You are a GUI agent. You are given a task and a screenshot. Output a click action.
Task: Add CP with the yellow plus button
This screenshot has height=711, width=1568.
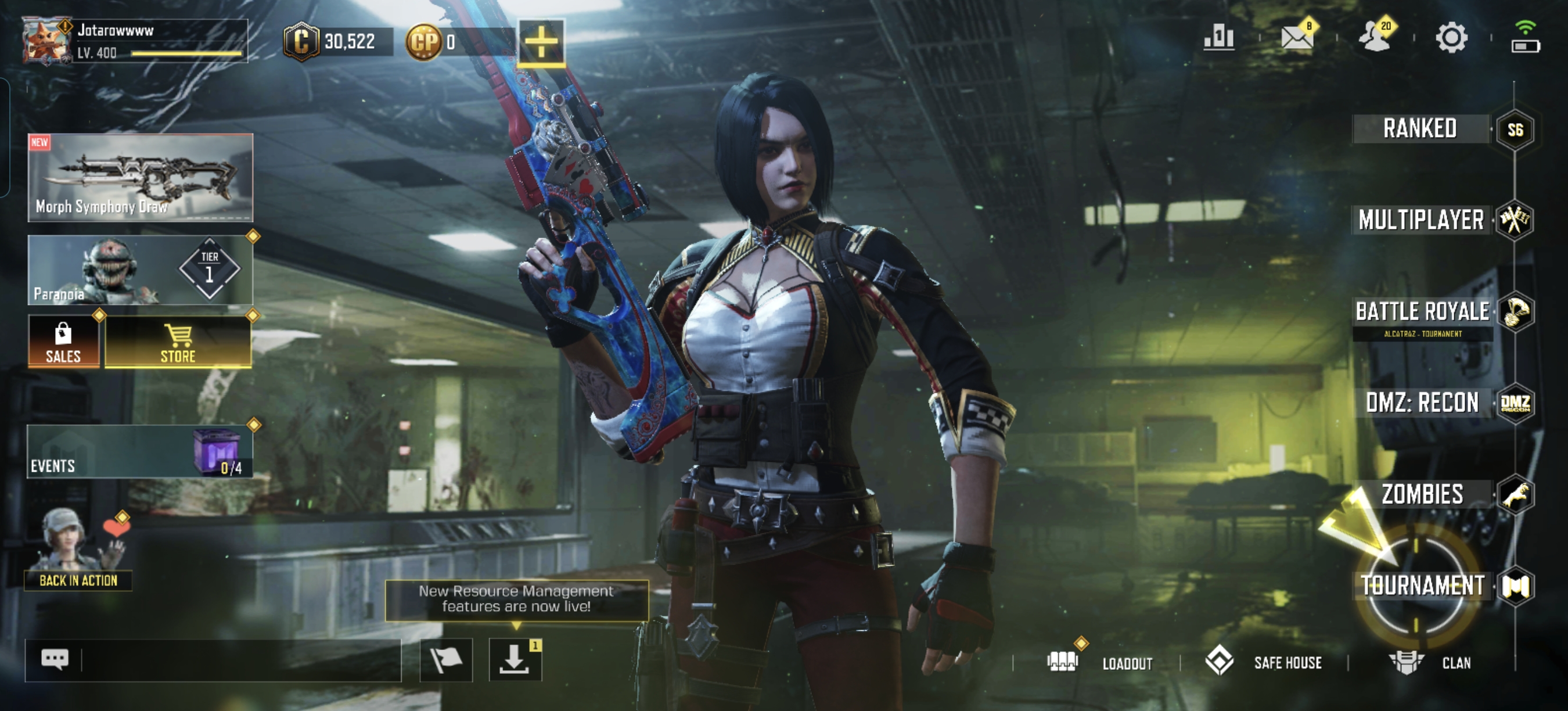point(541,42)
